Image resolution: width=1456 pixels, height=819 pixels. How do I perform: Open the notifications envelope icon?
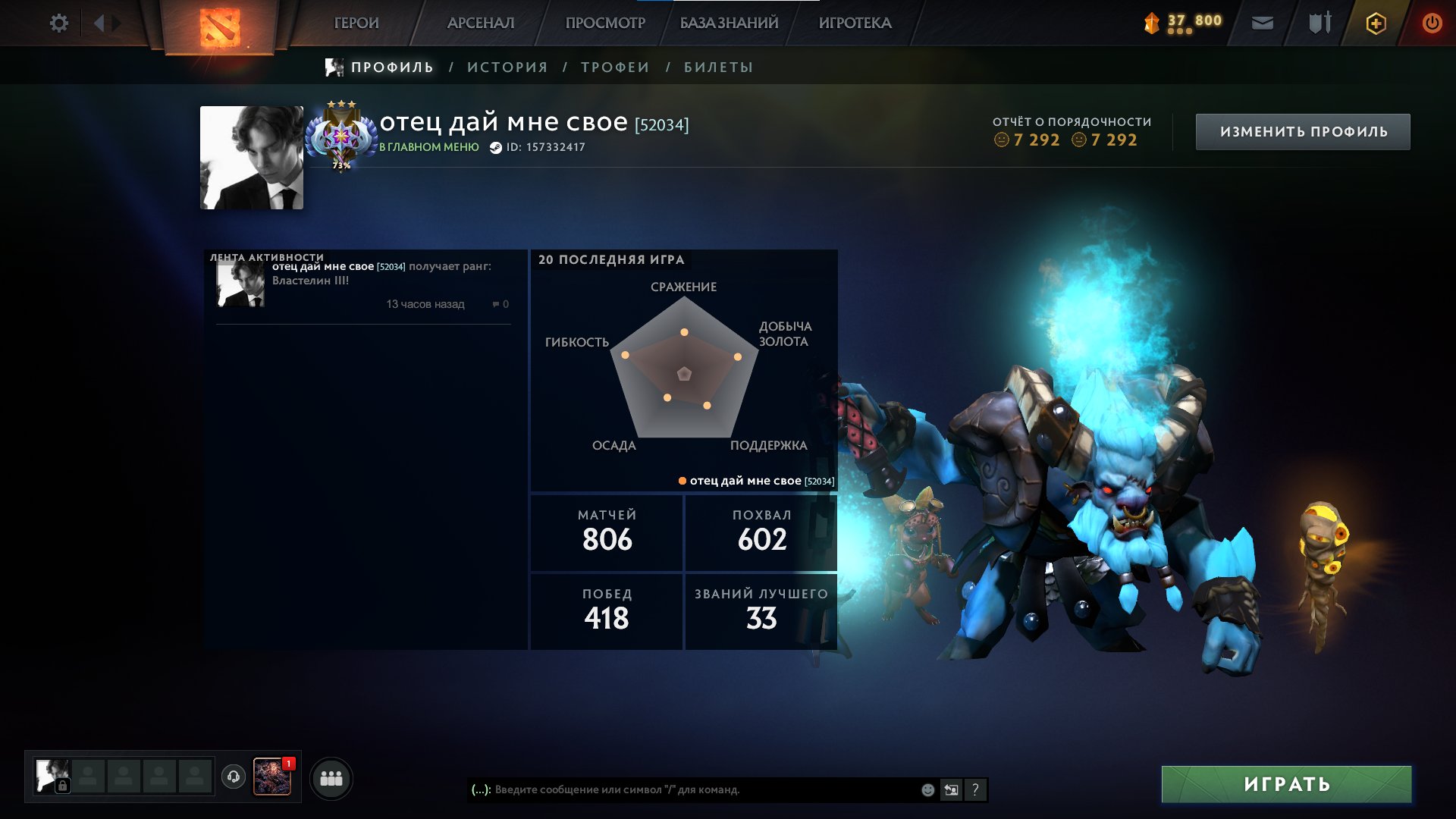click(x=1262, y=23)
